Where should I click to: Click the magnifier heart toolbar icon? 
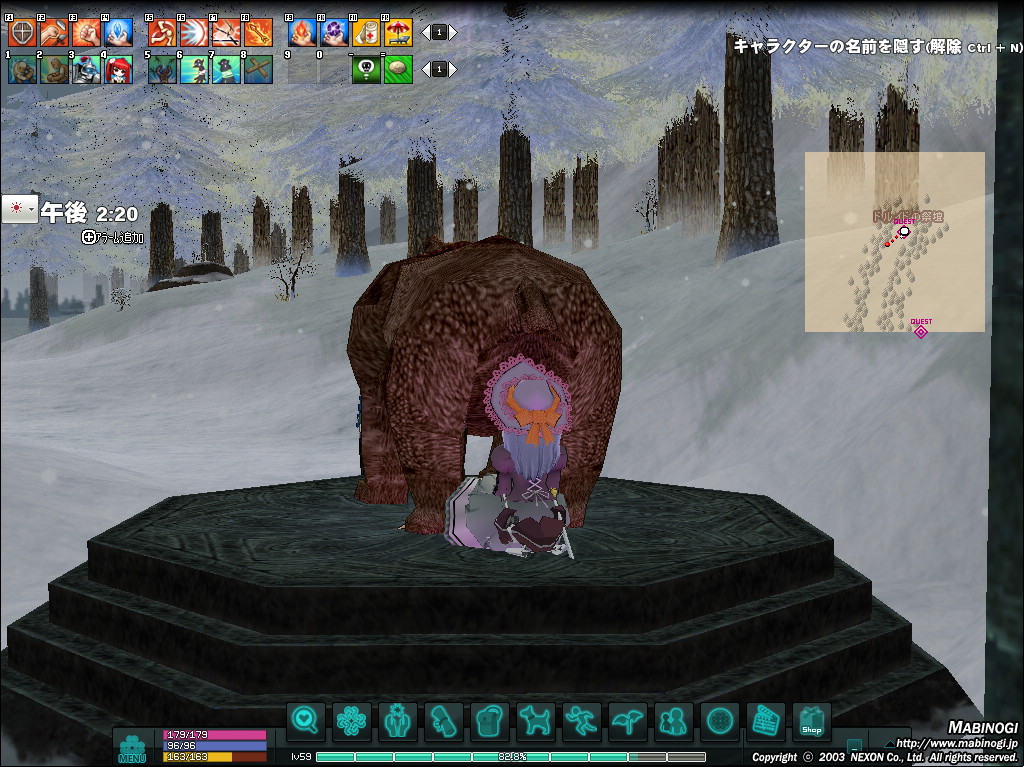[x=305, y=721]
